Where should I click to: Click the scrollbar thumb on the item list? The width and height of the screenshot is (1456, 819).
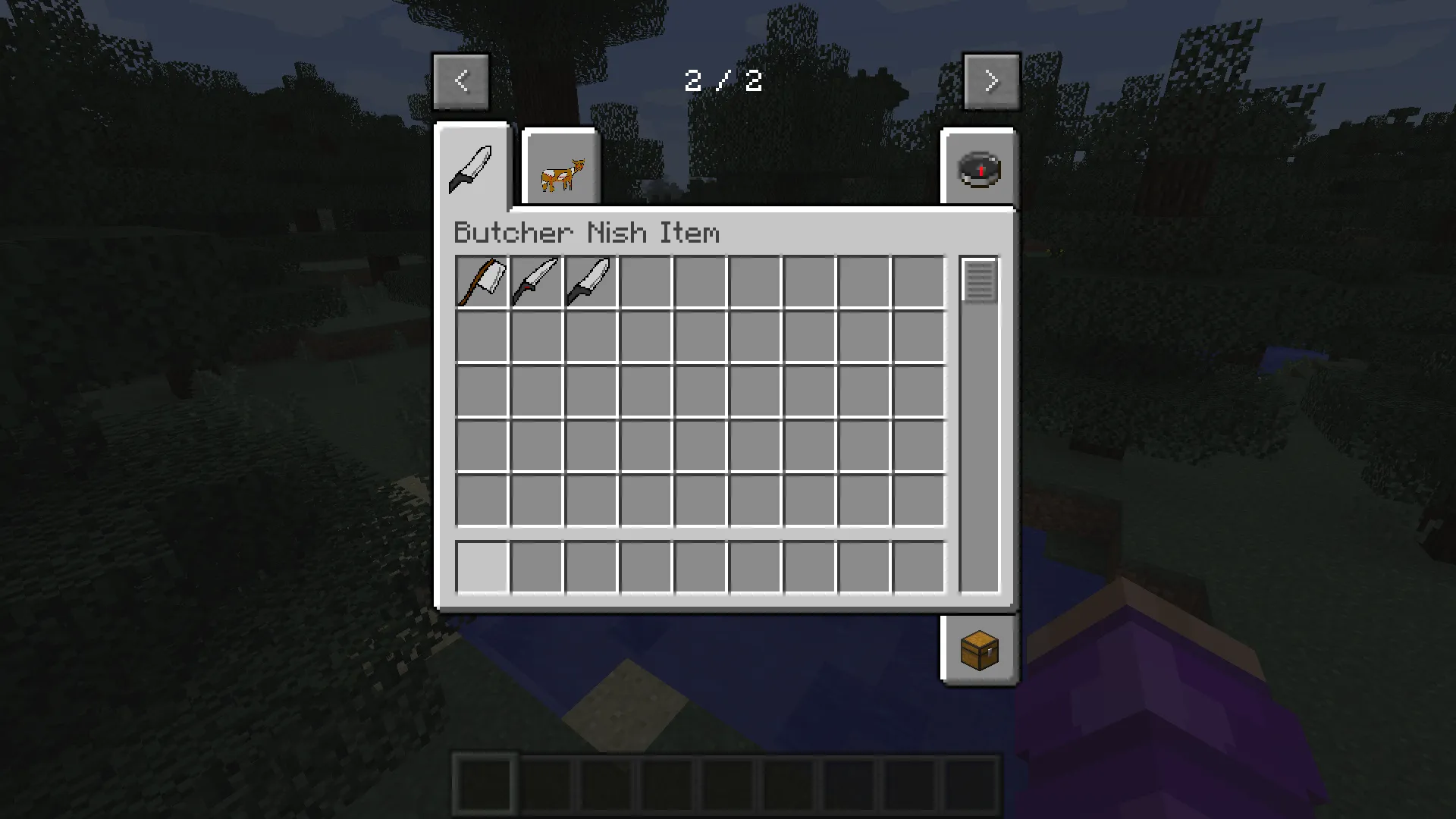pyautogui.click(x=978, y=281)
